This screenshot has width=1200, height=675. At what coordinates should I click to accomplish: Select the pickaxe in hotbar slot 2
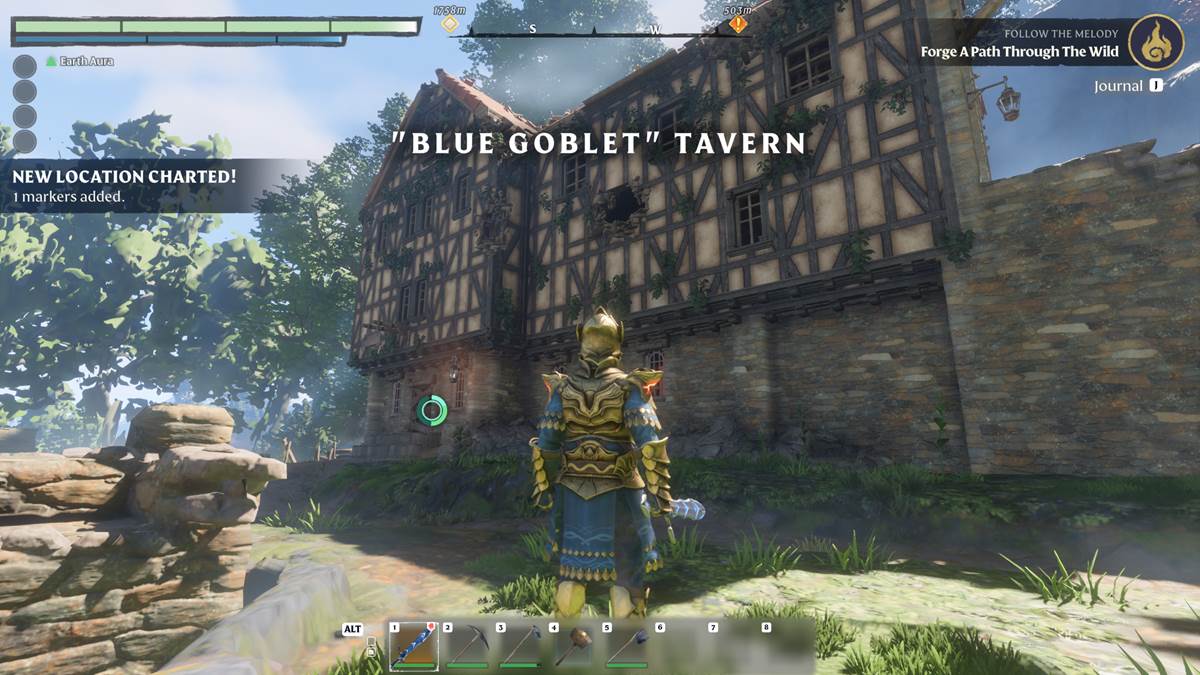click(466, 646)
